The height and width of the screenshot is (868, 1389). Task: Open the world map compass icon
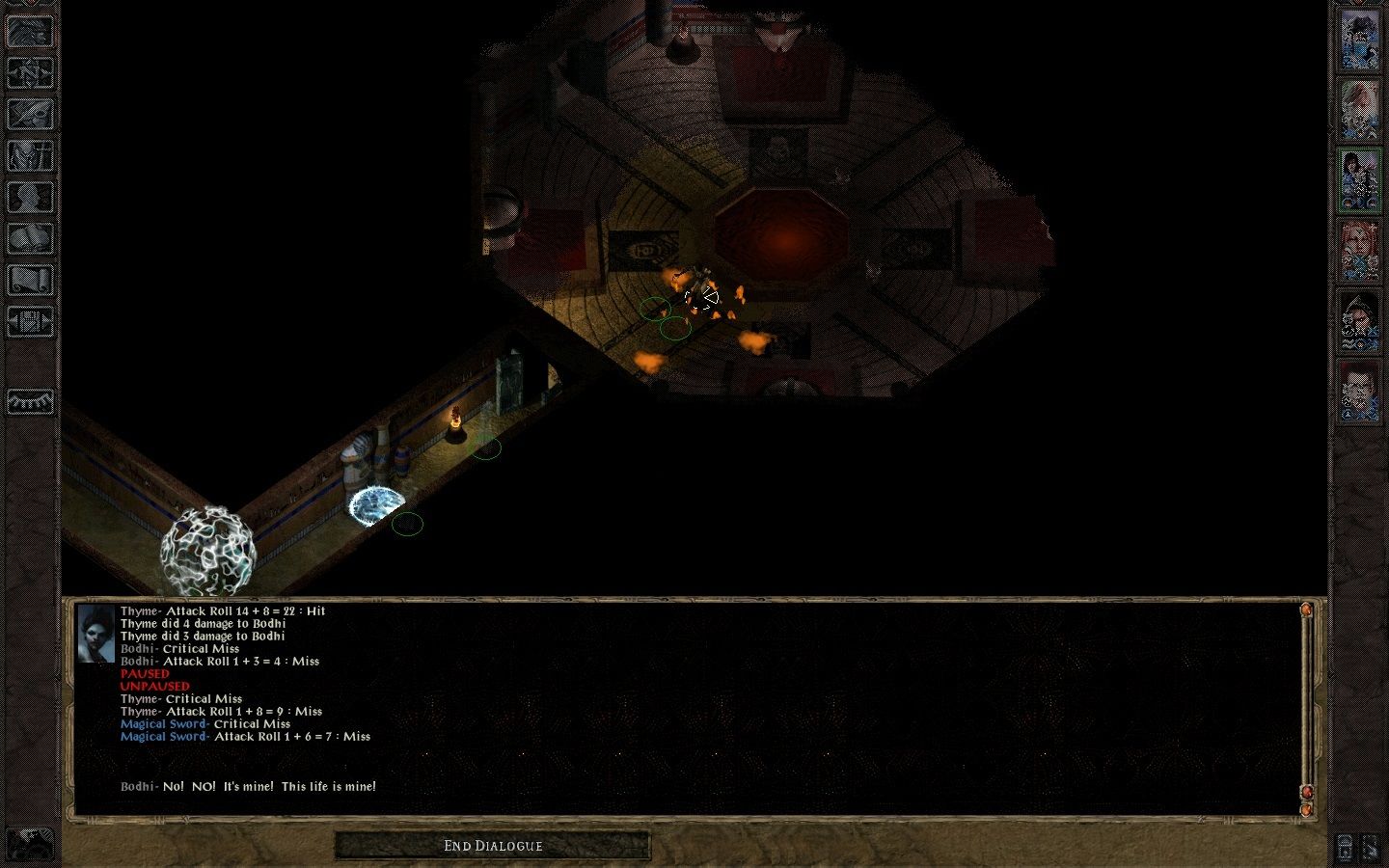coord(30,72)
